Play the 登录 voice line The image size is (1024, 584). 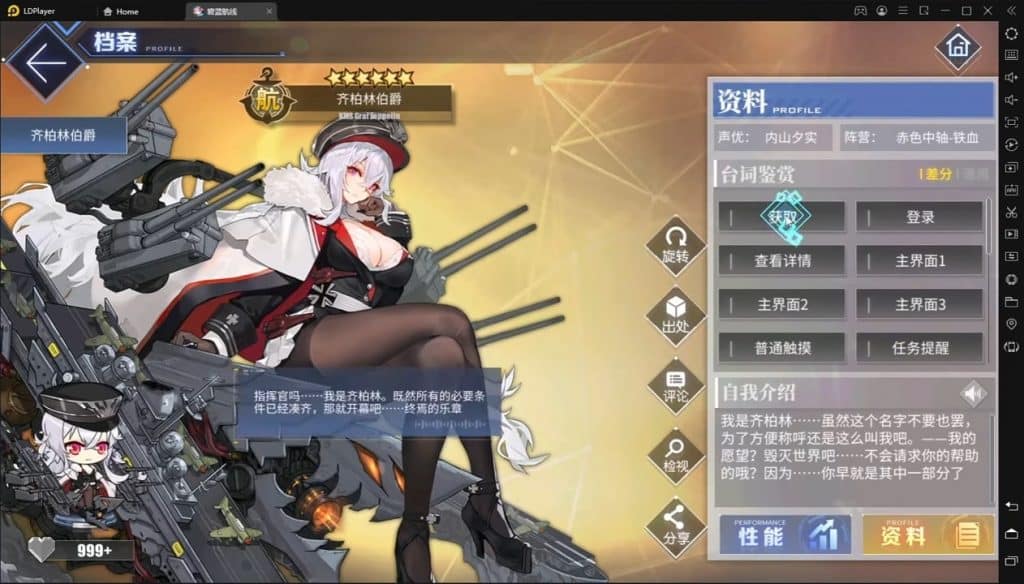coord(919,217)
